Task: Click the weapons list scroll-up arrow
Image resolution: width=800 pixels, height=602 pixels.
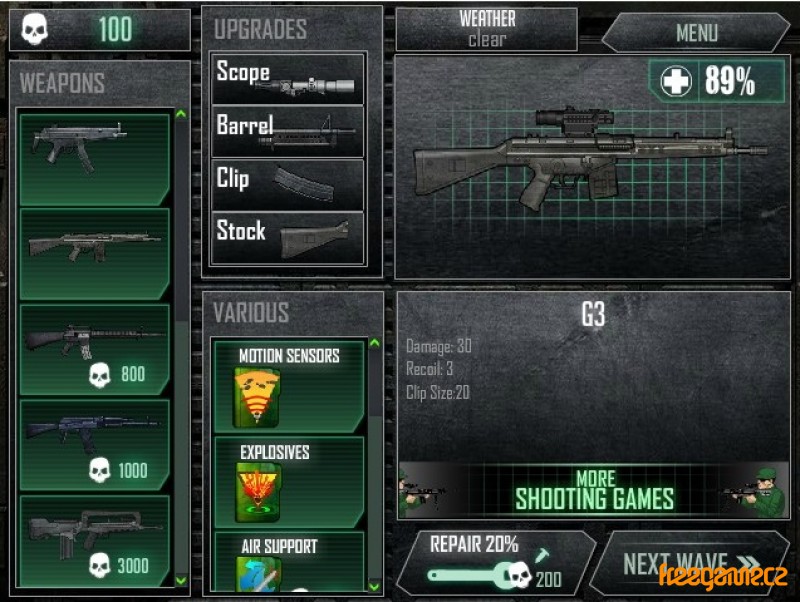Action: coord(181,114)
